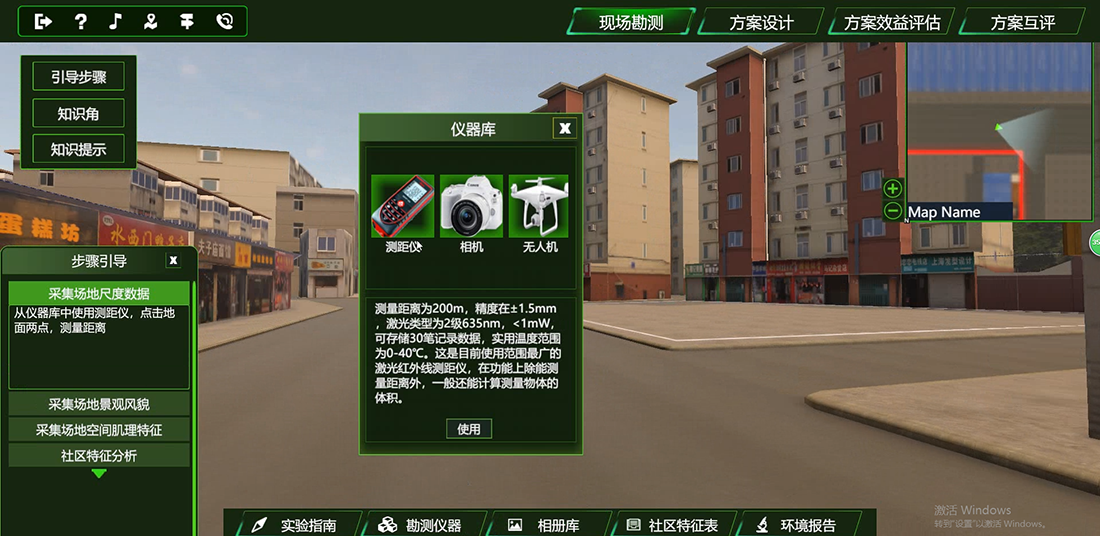Click the 引导步骤 button
Screen dimensions: 1100x536
tap(78, 76)
